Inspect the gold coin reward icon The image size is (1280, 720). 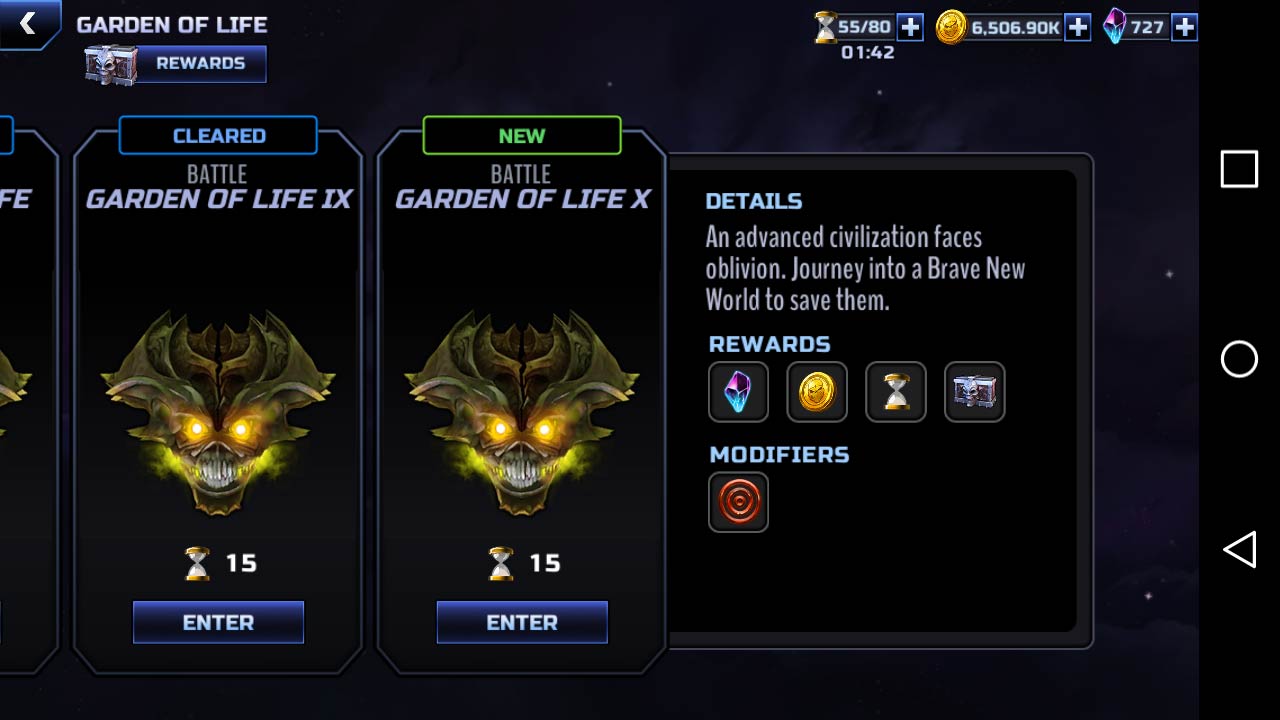(817, 392)
